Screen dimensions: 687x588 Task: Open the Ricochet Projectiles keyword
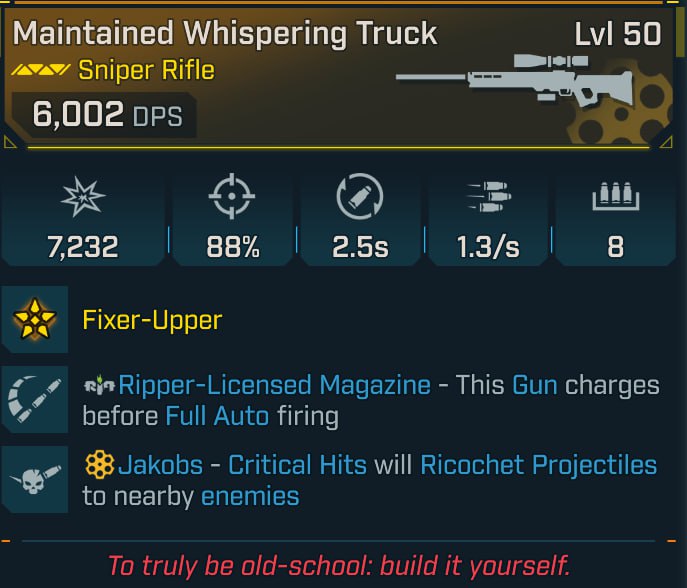(538, 465)
